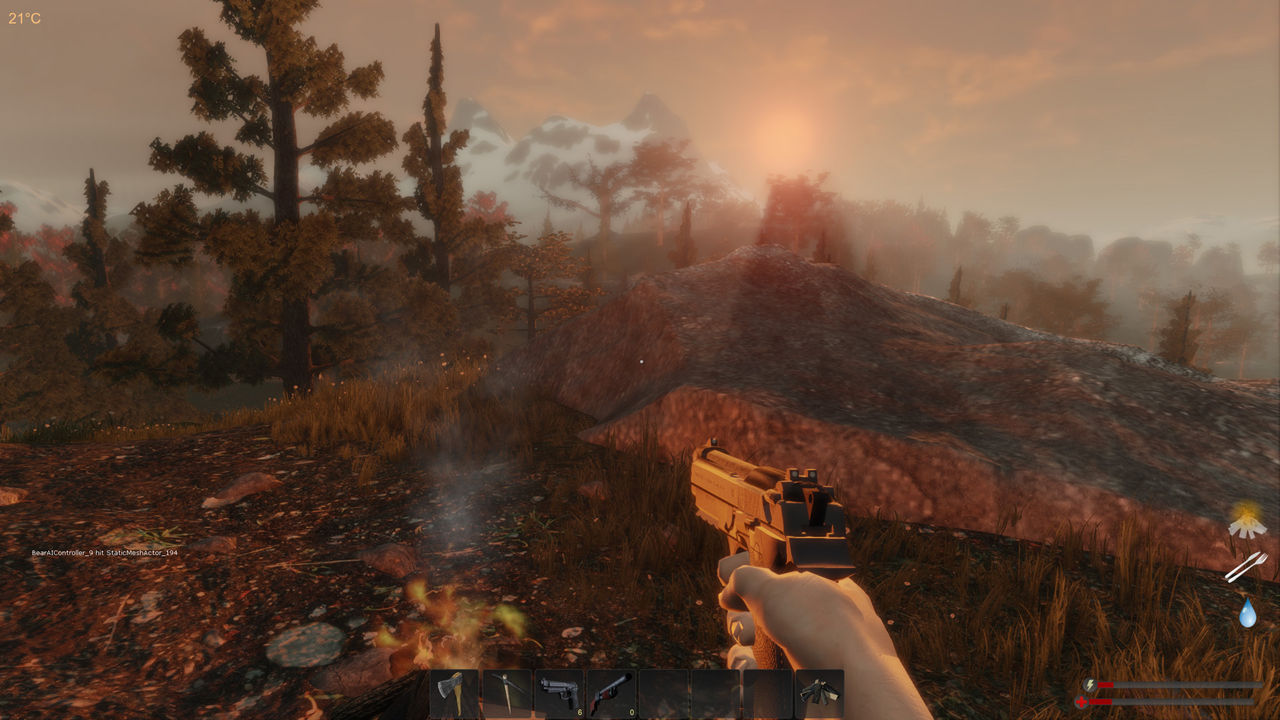Click the empty hotbar slot between pistol slots and rifle

click(x=714, y=690)
